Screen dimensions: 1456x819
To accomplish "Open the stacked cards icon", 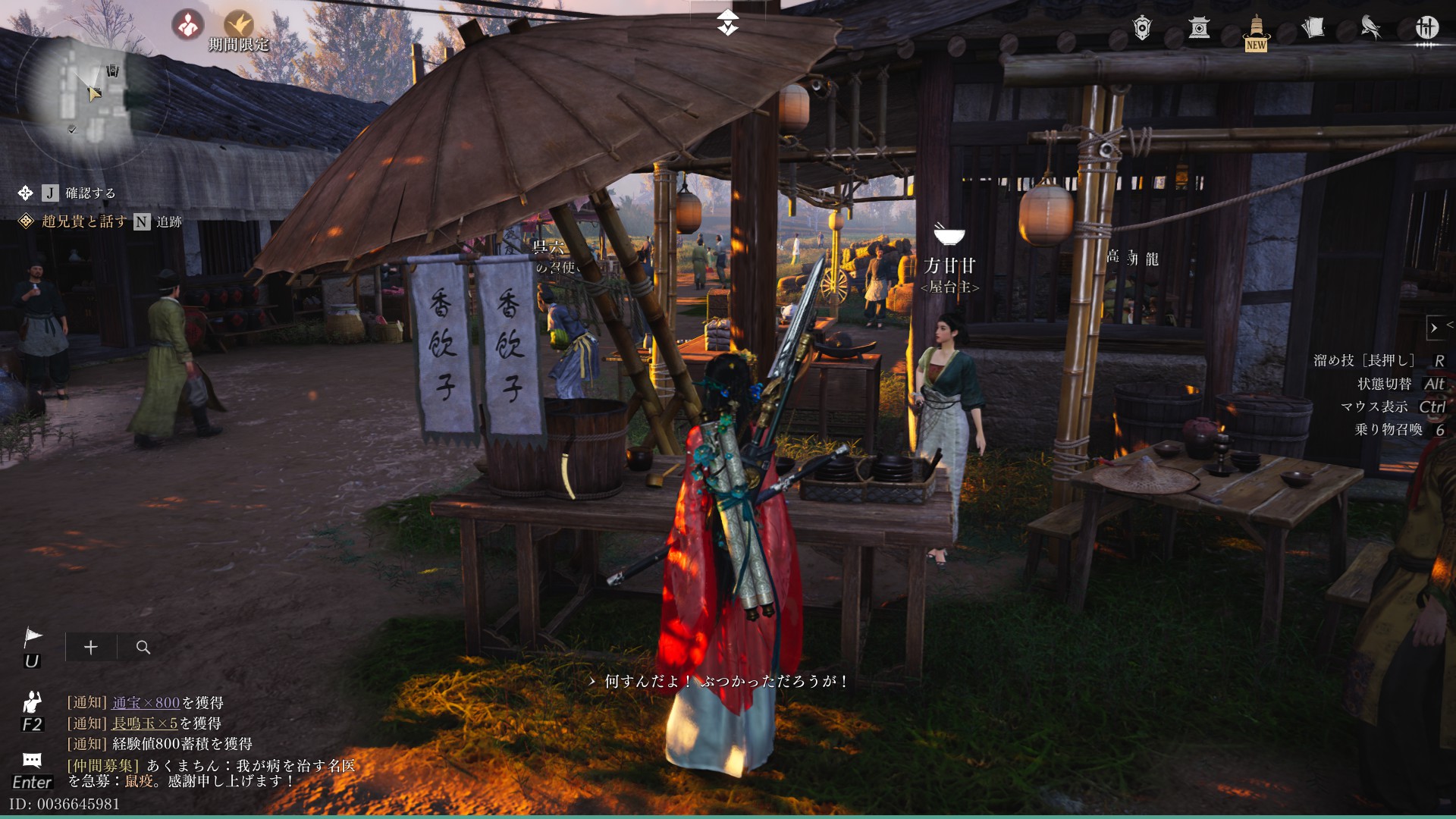I will pyautogui.click(x=1313, y=28).
